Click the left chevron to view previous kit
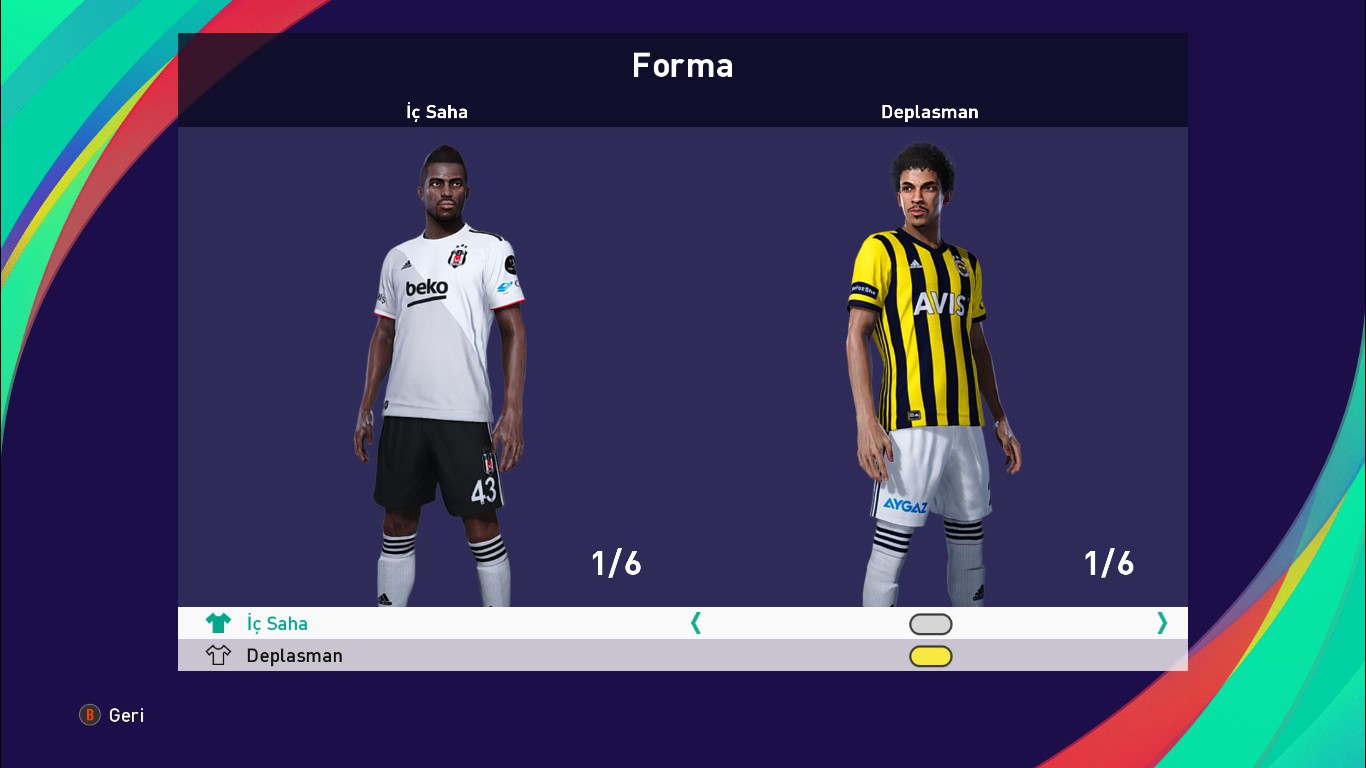Screen dimensions: 1366x768 tap(695, 622)
